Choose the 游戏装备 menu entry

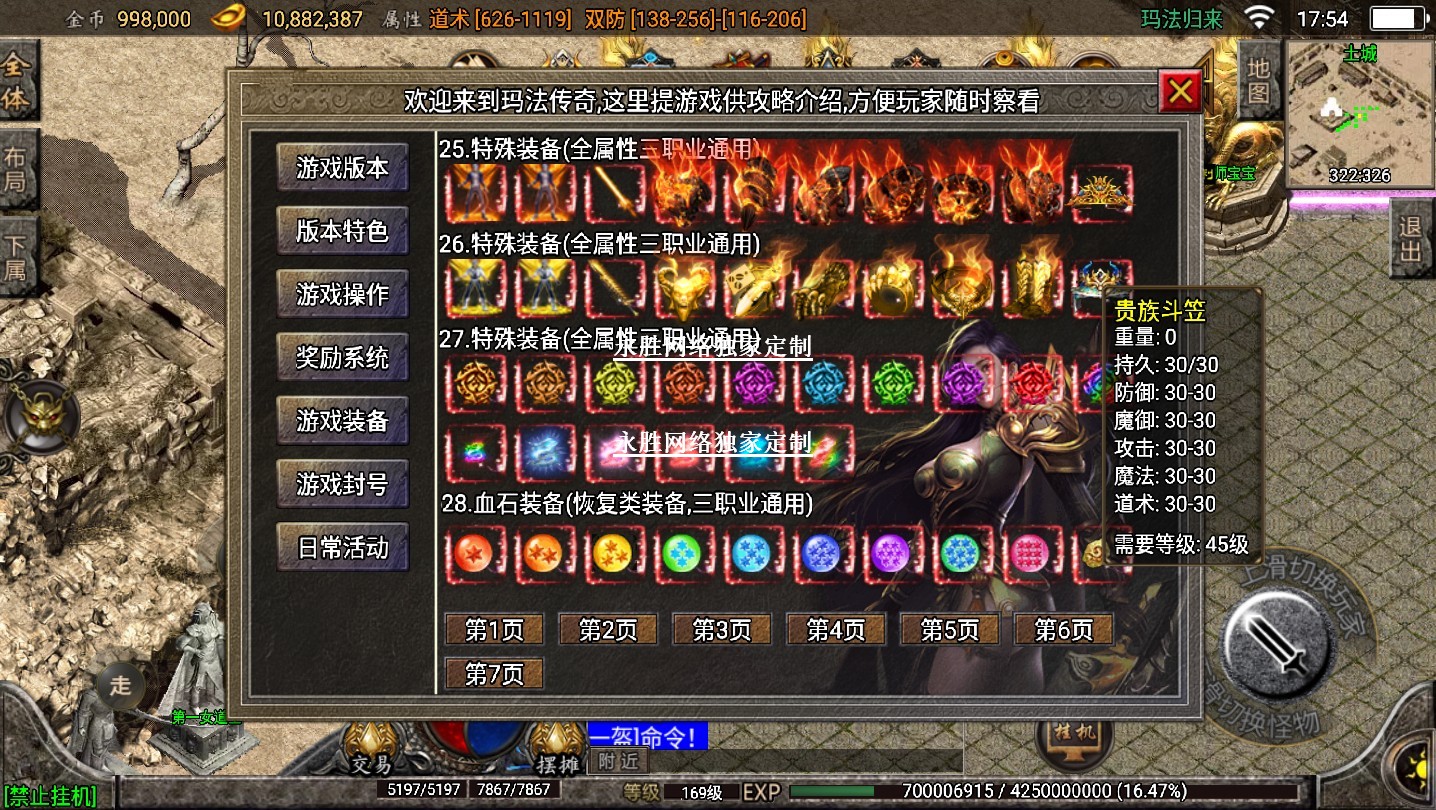[342, 421]
